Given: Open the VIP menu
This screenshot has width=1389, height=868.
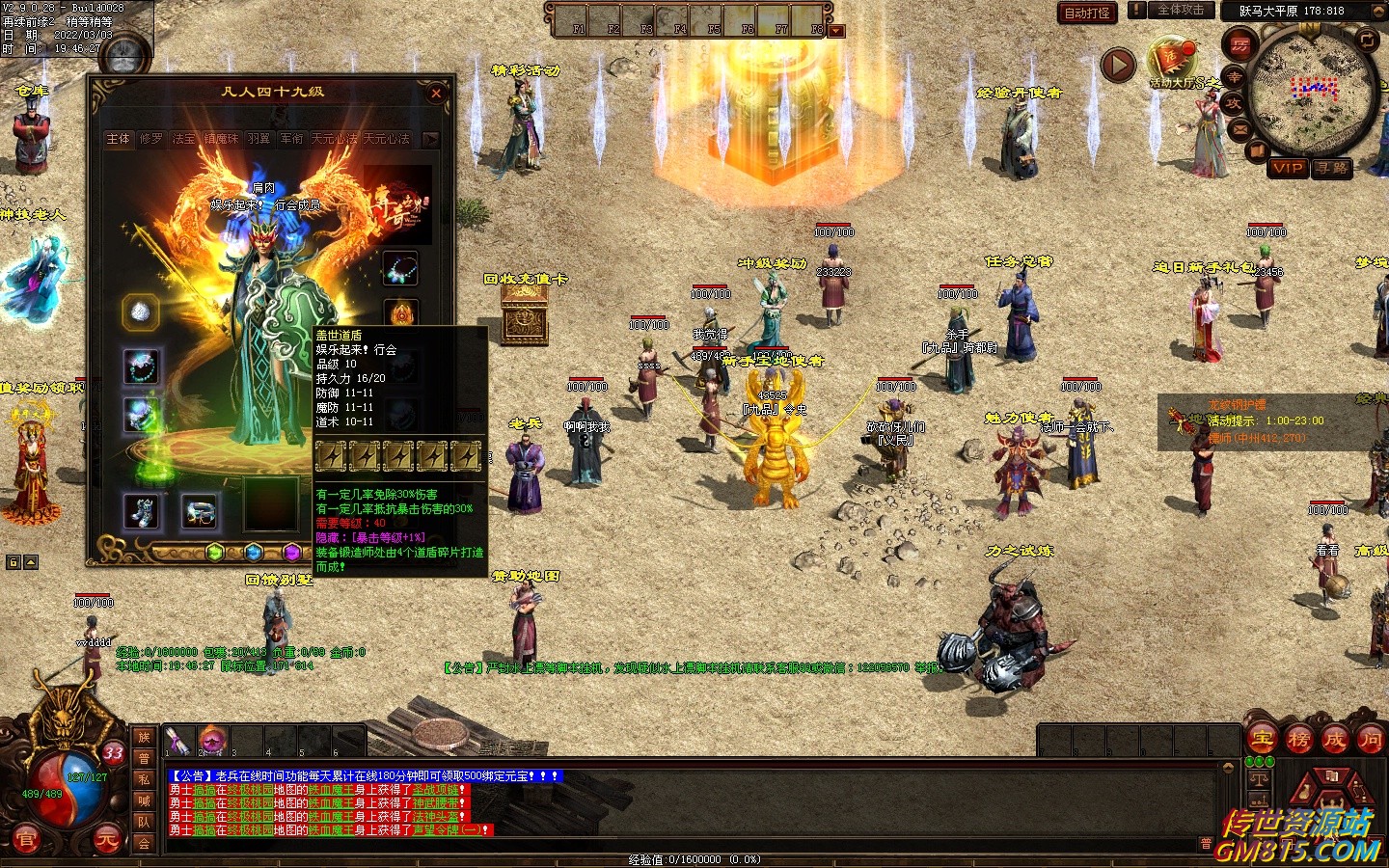Looking at the screenshot, I should 1288,168.
